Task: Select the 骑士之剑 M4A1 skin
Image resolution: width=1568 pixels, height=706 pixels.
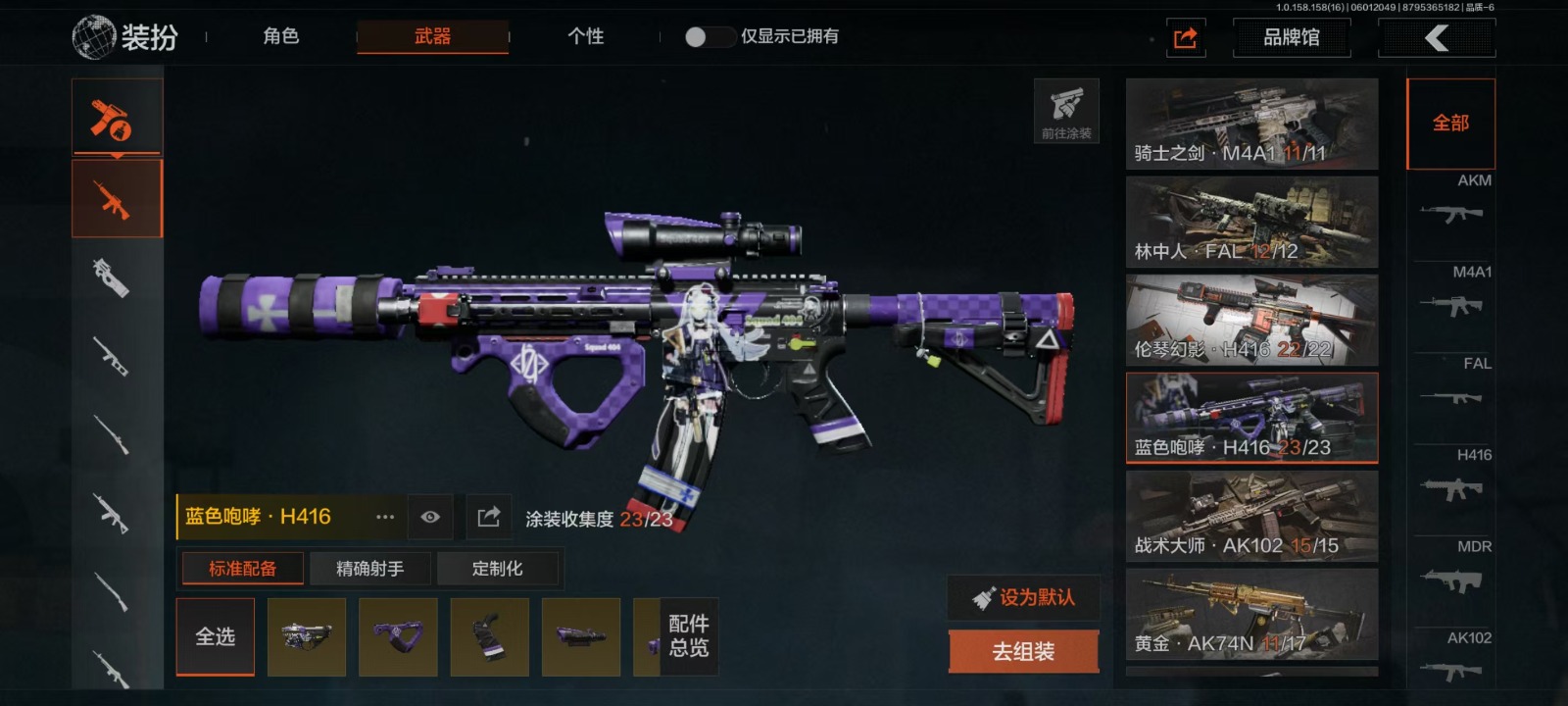Action: pyautogui.click(x=1251, y=124)
